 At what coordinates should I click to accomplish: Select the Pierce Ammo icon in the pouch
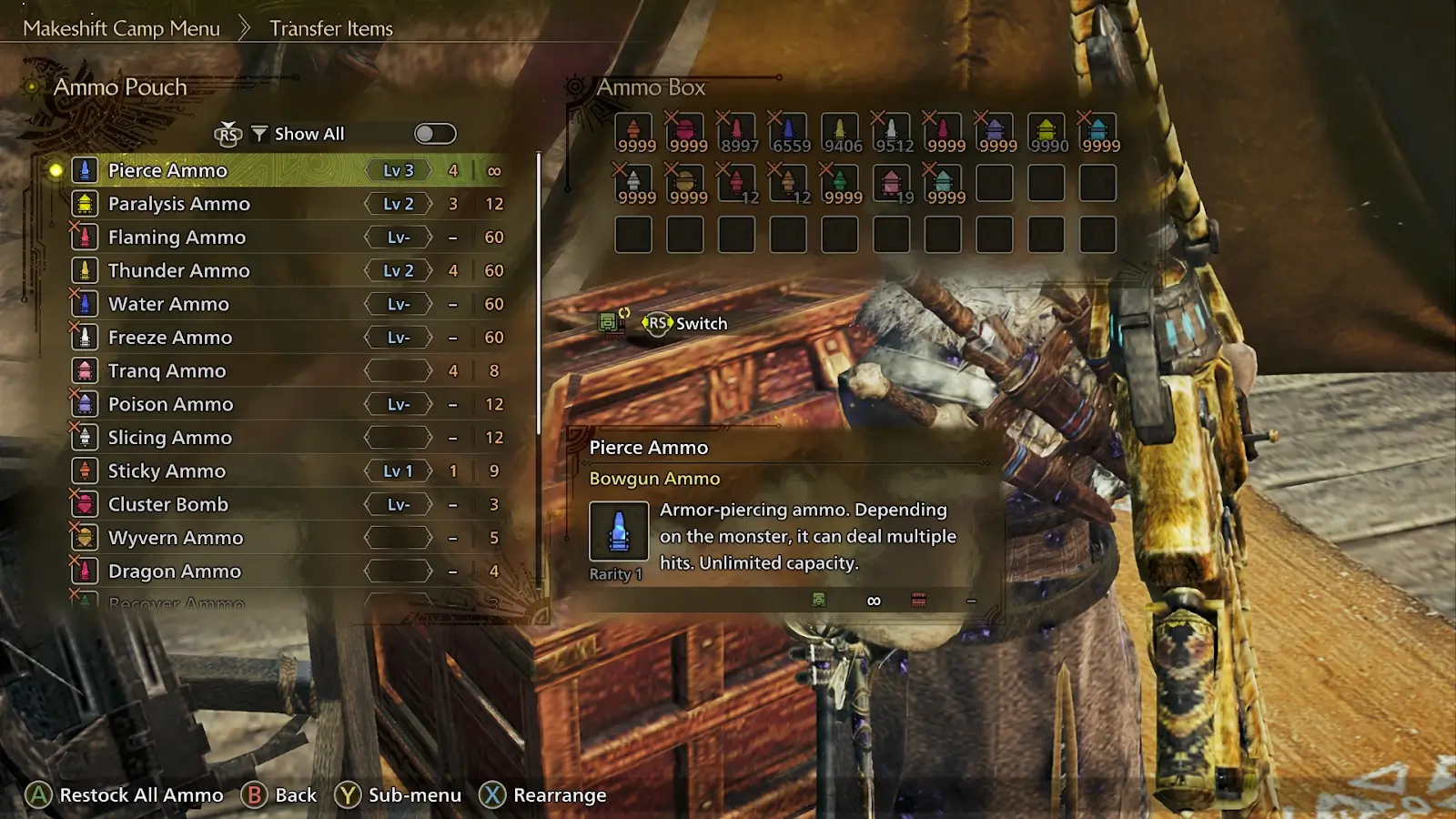[86, 169]
